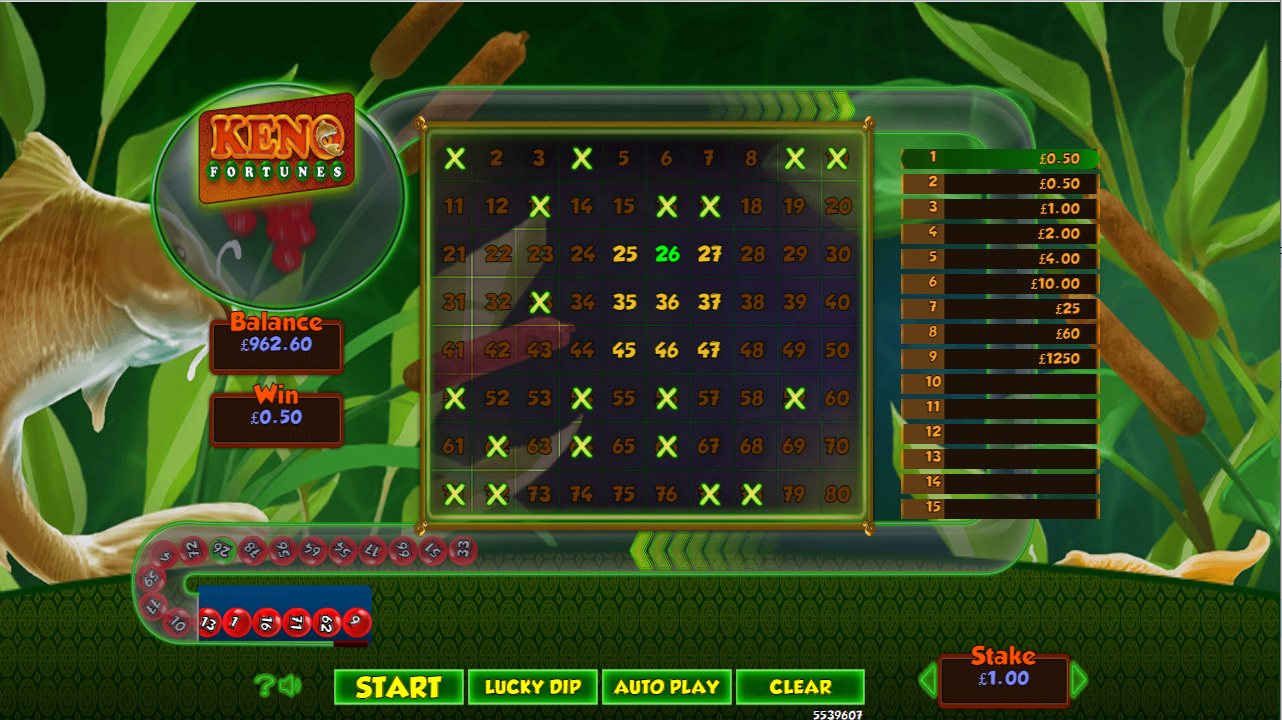The height and width of the screenshot is (720, 1282).
Task: Select number 25 on the grid
Action: point(625,254)
